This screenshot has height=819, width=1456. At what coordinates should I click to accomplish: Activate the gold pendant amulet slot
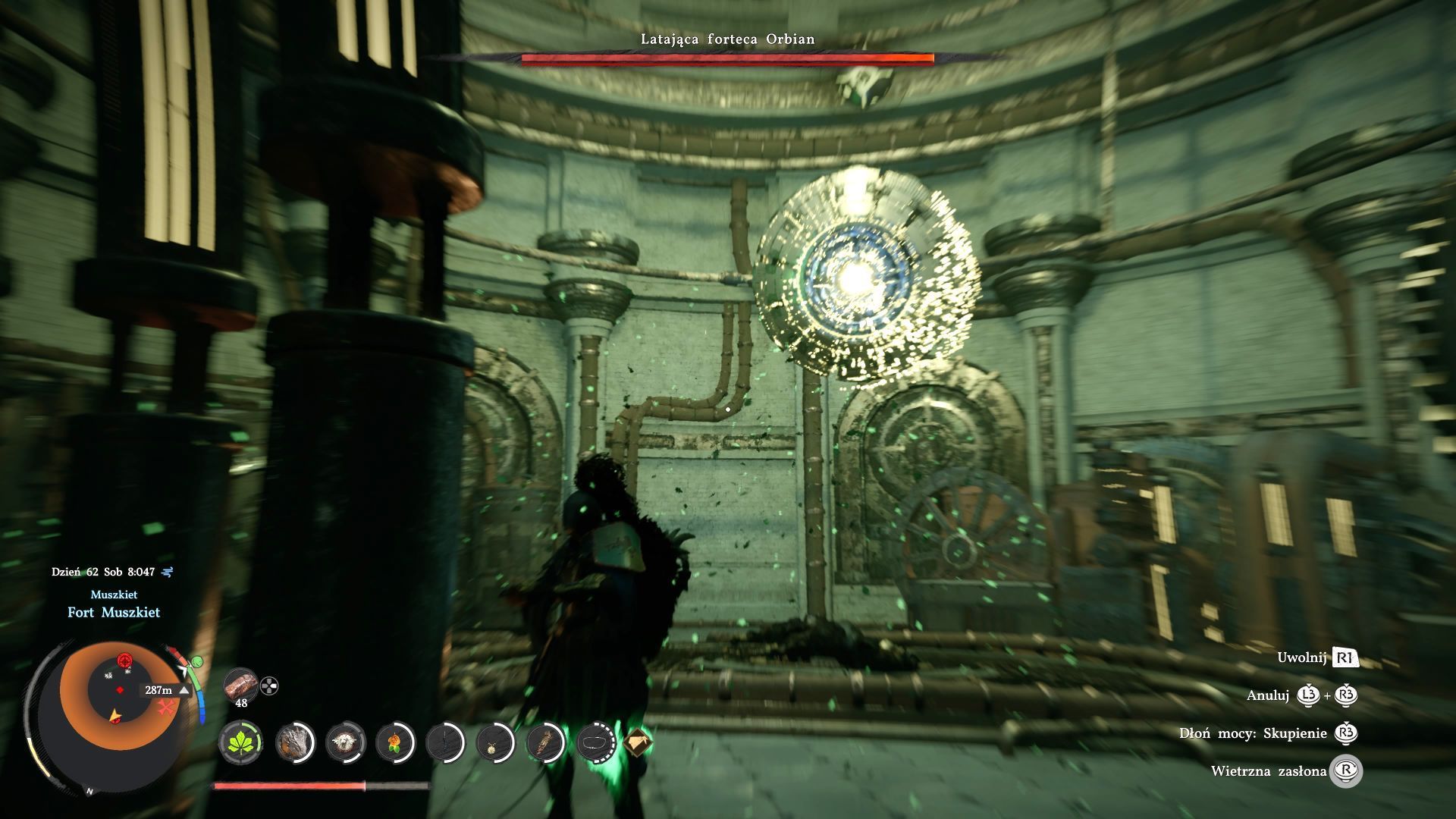pos(495,741)
